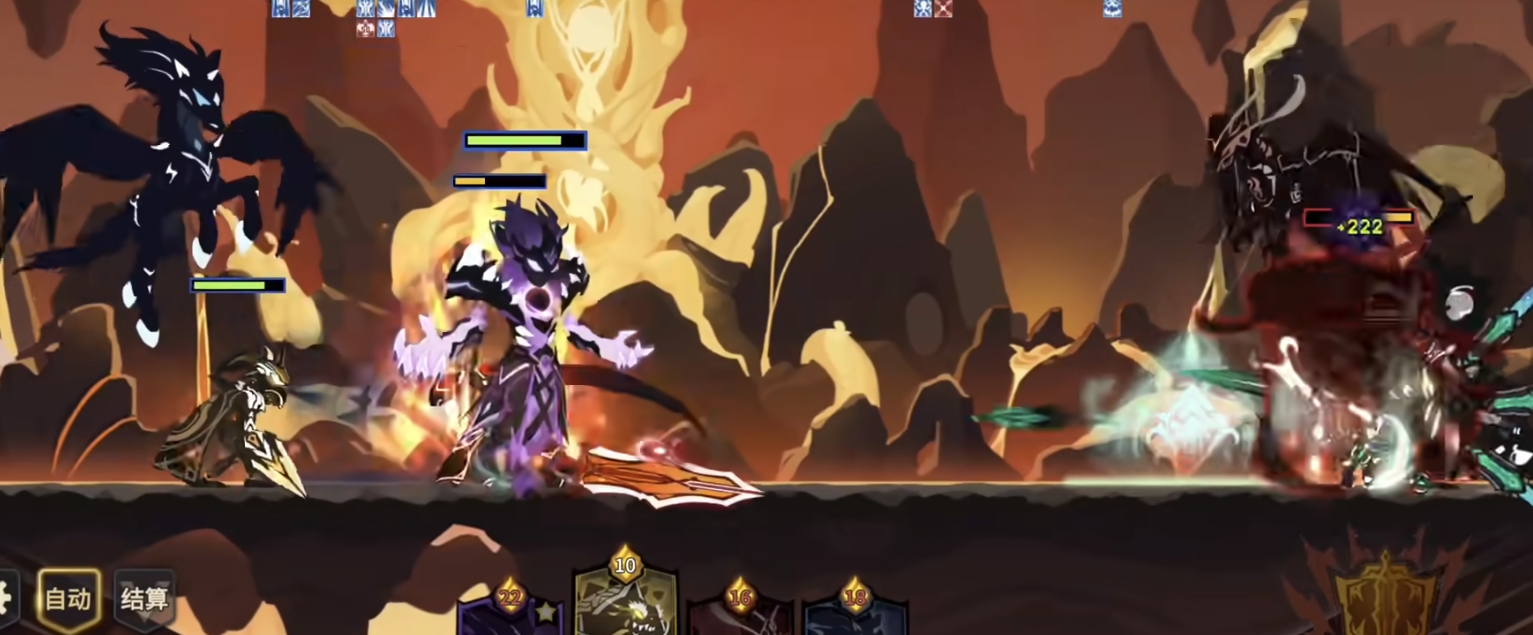Open settings via the gear icon
The height and width of the screenshot is (635, 1533).
pos(6,599)
